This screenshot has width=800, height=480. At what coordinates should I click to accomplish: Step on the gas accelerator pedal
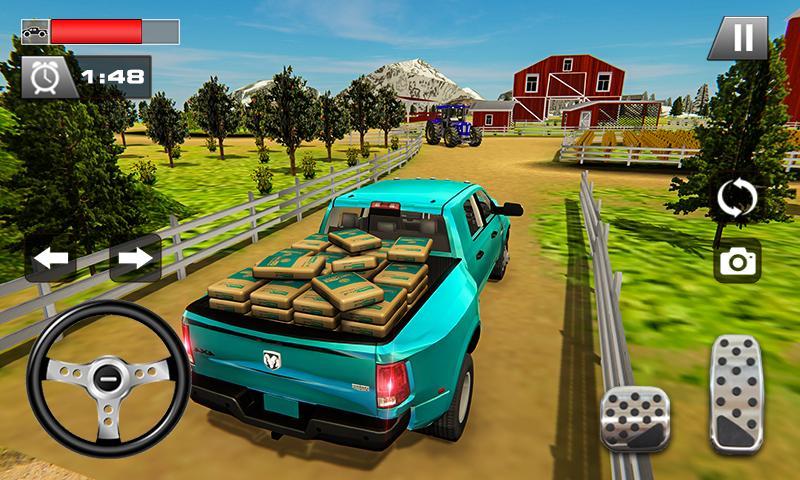click(736, 393)
